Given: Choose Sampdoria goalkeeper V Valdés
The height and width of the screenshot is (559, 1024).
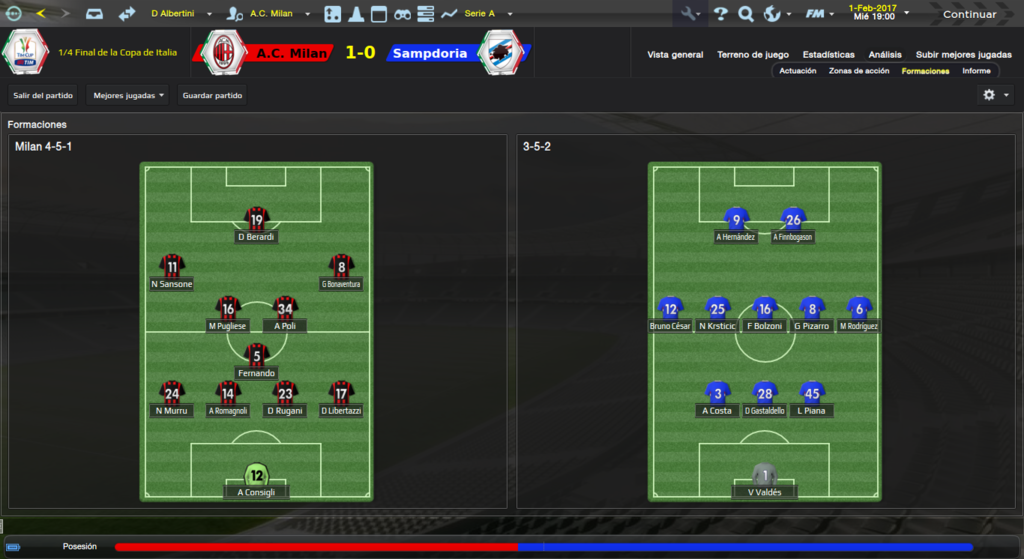Looking at the screenshot, I should [765, 481].
